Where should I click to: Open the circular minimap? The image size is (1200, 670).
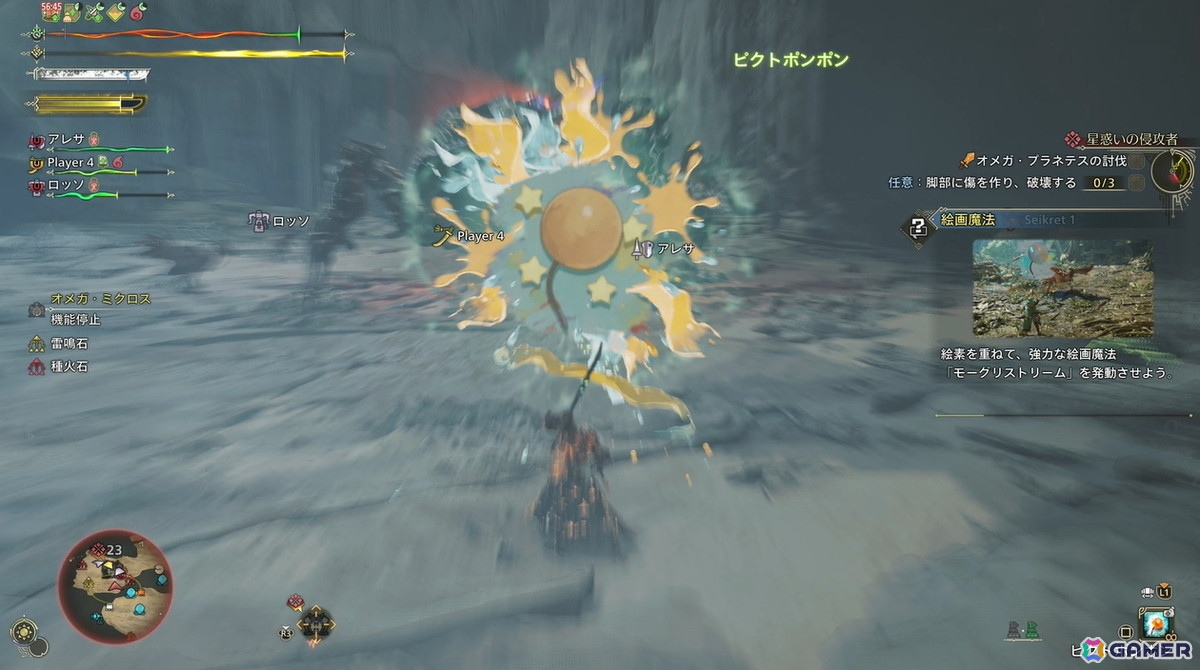point(114,587)
